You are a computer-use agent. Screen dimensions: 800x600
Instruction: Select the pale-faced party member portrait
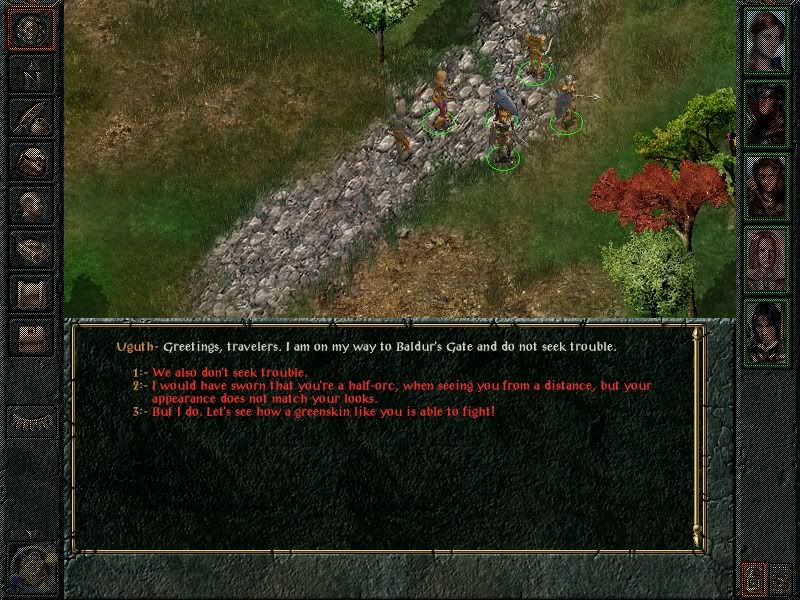click(767, 259)
